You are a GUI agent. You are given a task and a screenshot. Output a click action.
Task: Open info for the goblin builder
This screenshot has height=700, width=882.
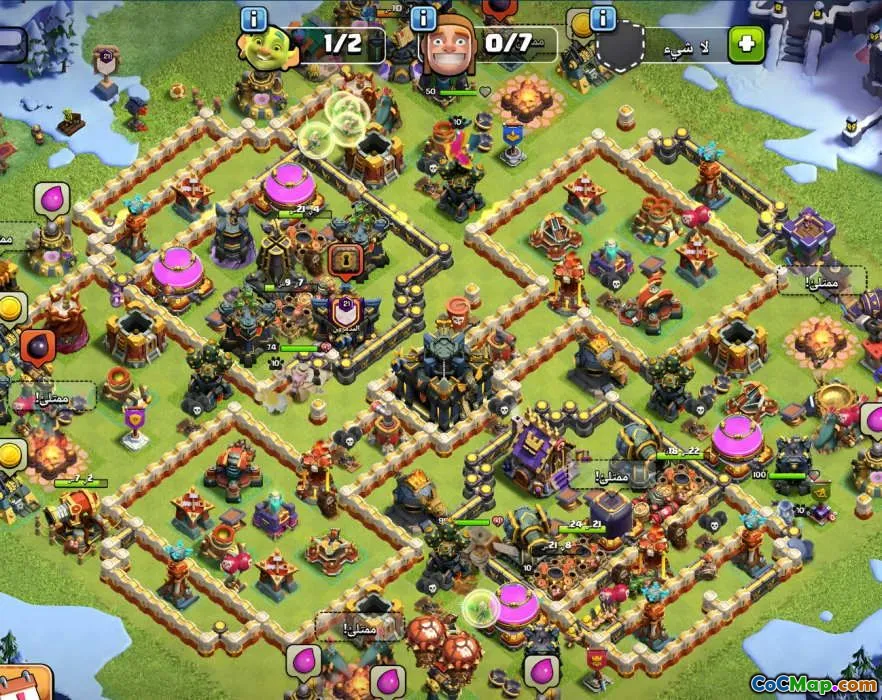tap(254, 18)
